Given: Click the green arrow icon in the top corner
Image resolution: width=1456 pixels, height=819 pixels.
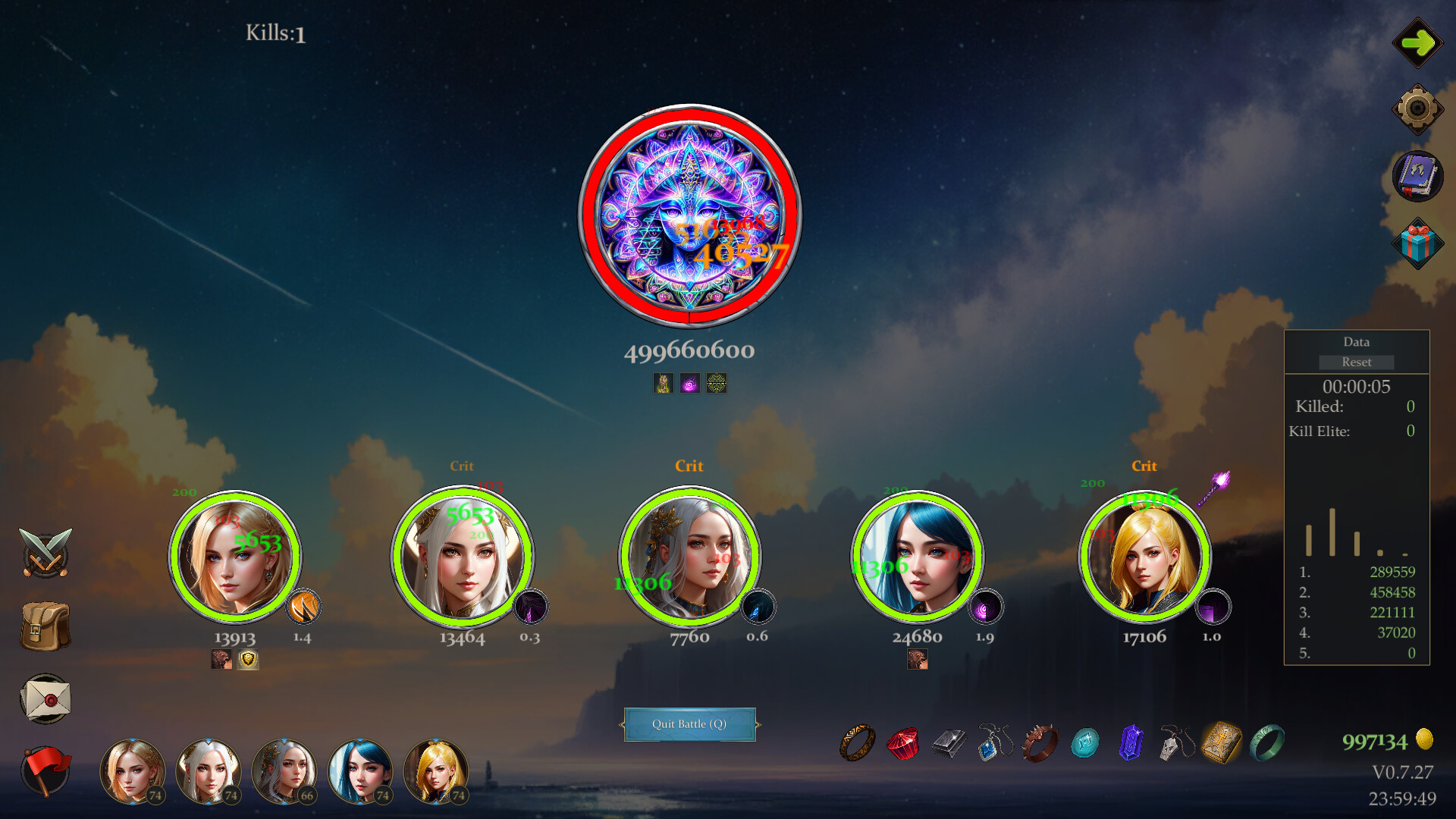Looking at the screenshot, I should pos(1420,43).
